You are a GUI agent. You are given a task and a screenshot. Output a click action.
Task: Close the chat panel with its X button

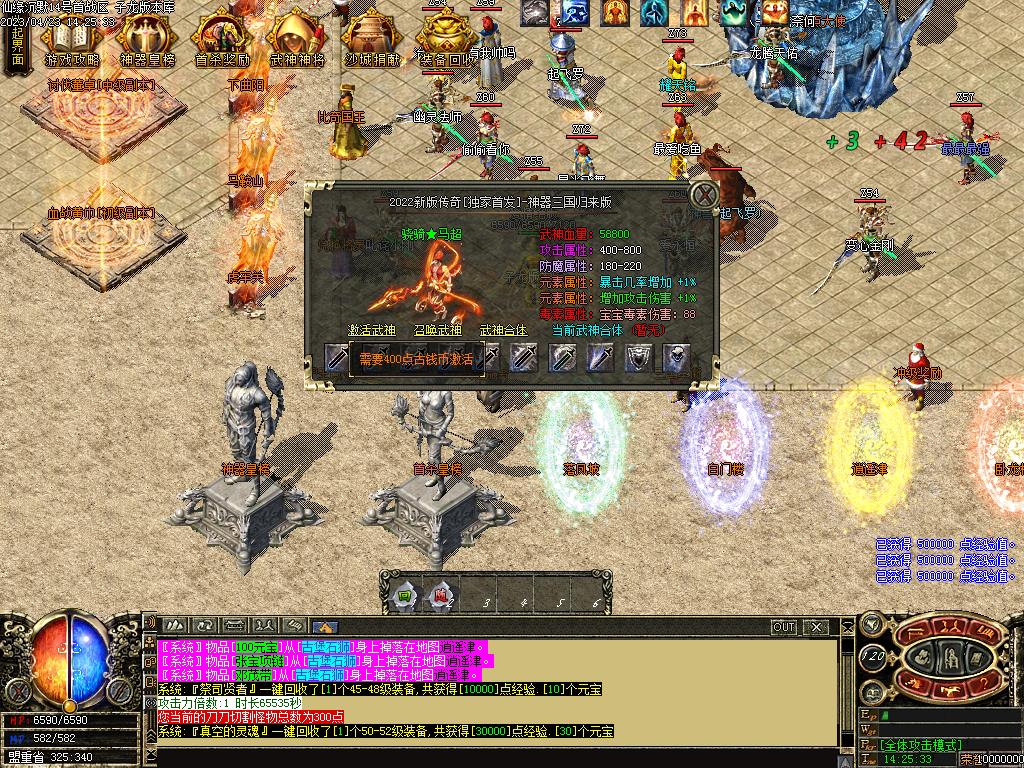pos(818,627)
